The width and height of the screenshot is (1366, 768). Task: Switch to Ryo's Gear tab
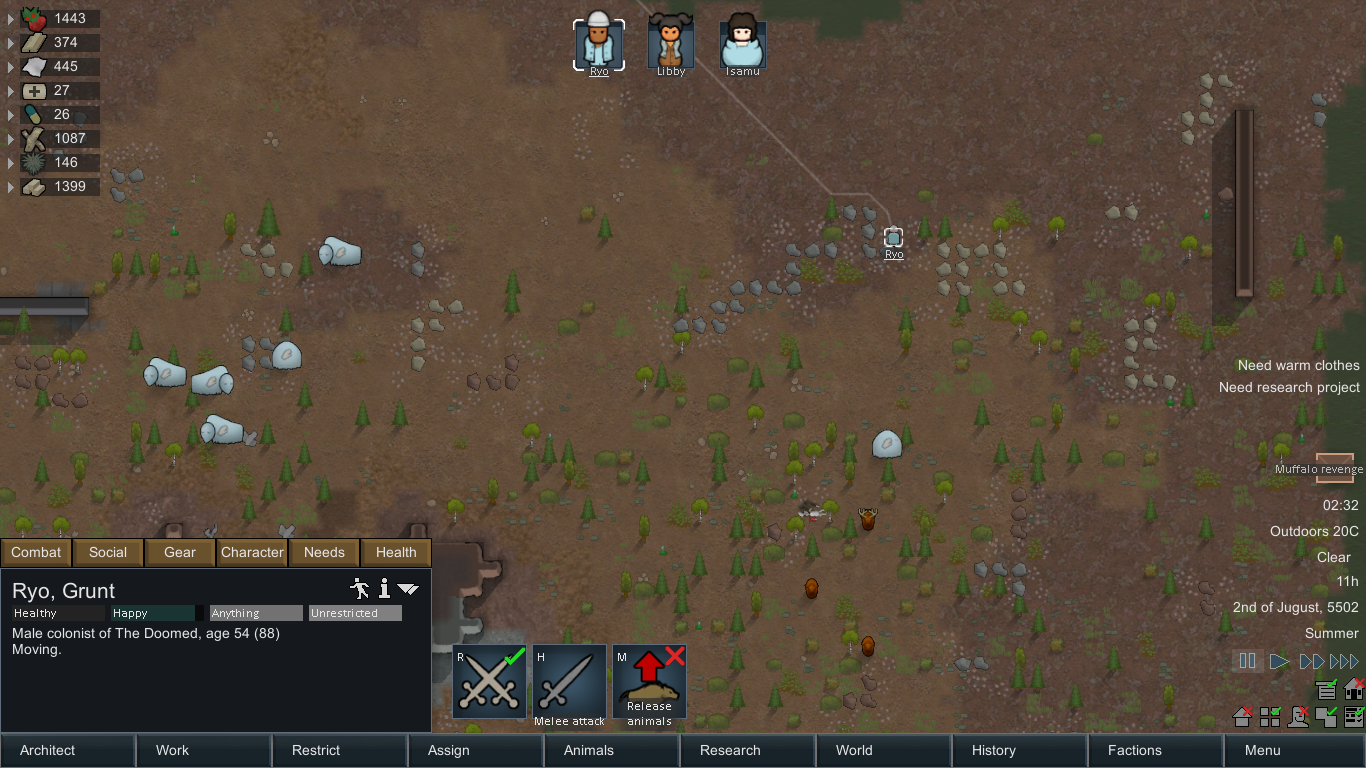180,552
